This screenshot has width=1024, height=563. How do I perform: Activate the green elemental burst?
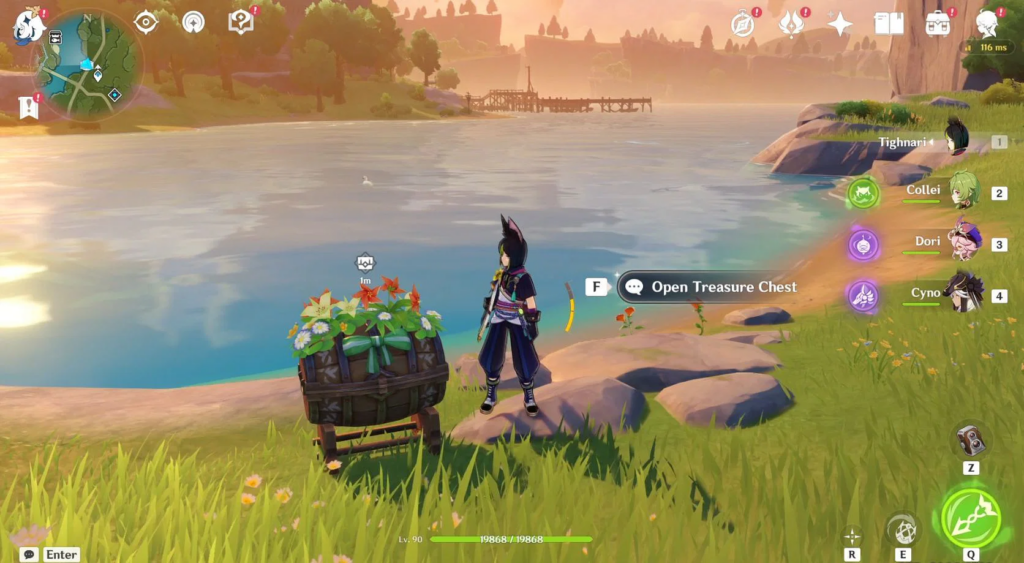tap(970, 517)
